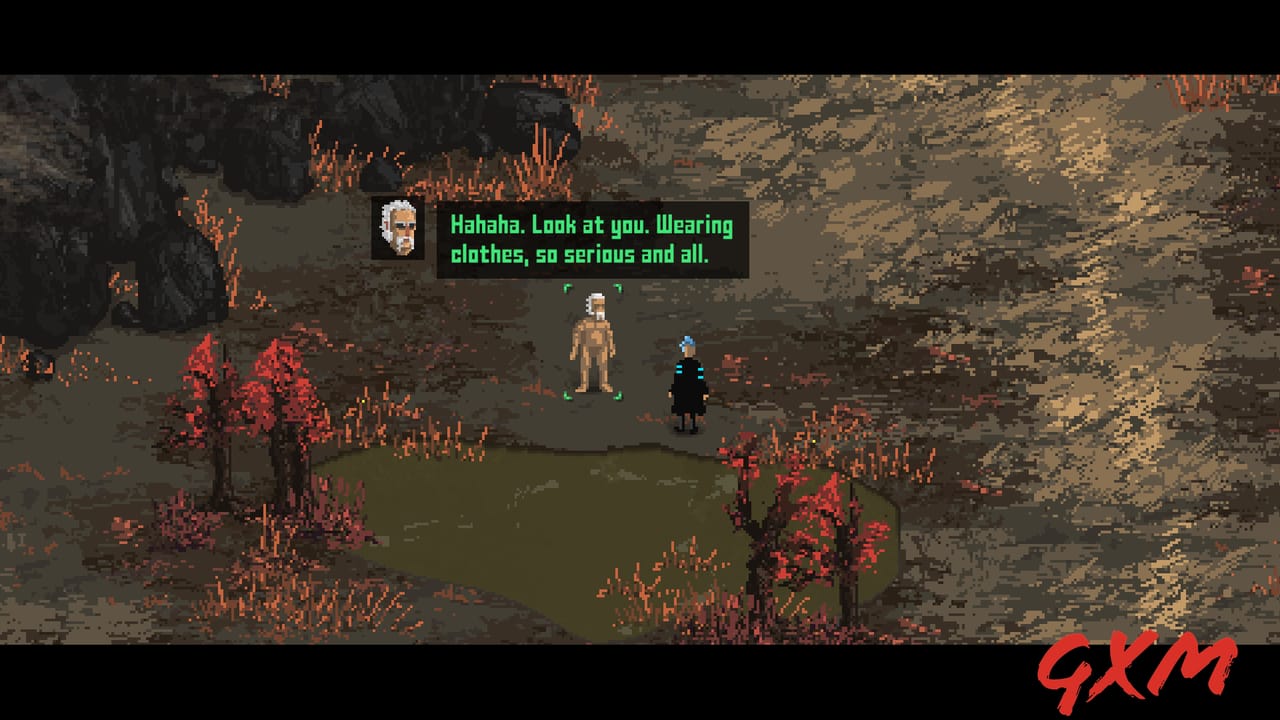Click the dialogue text to advance the conversation
Screen dimensions: 1280x720
pos(590,238)
